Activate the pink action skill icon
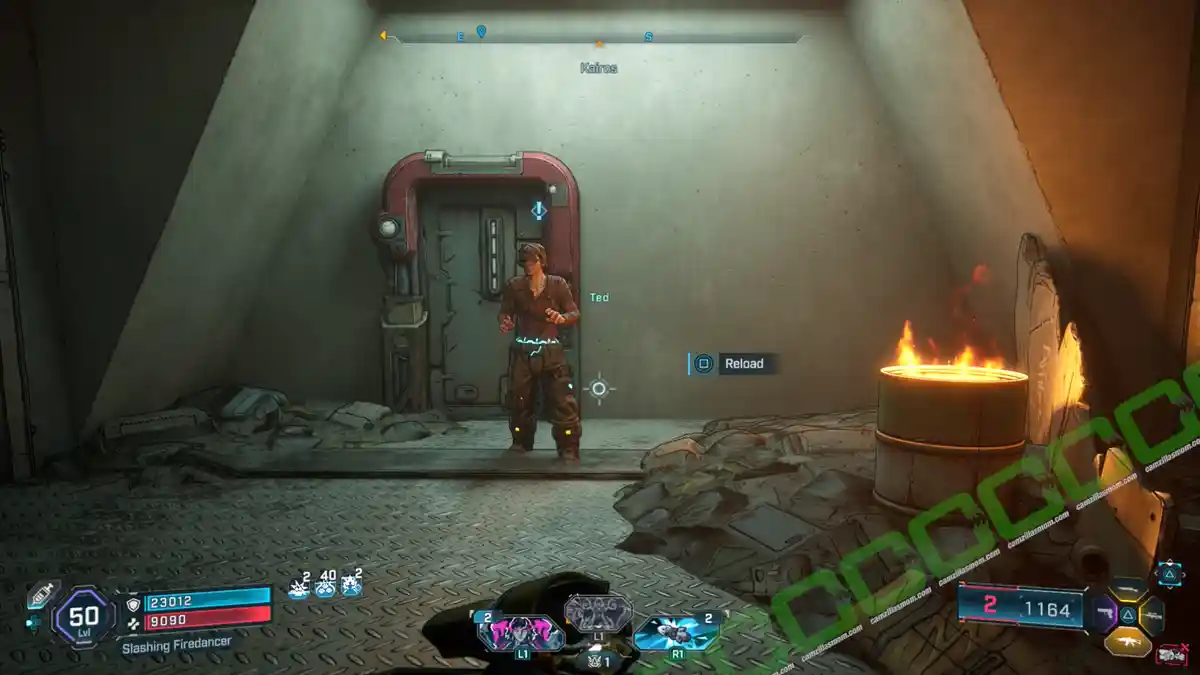 point(520,633)
